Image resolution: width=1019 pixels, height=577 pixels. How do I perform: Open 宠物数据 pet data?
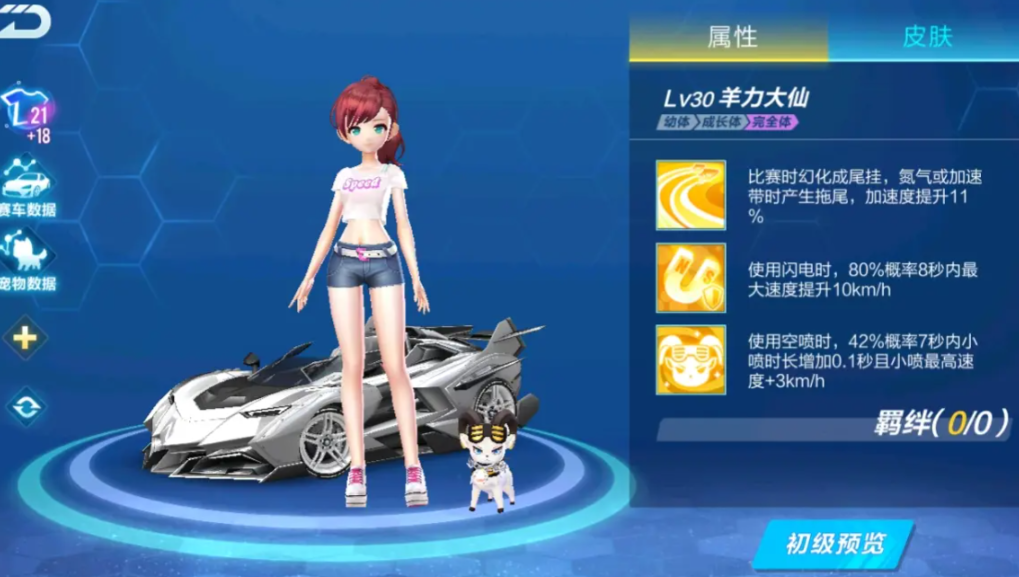point(27,260)
